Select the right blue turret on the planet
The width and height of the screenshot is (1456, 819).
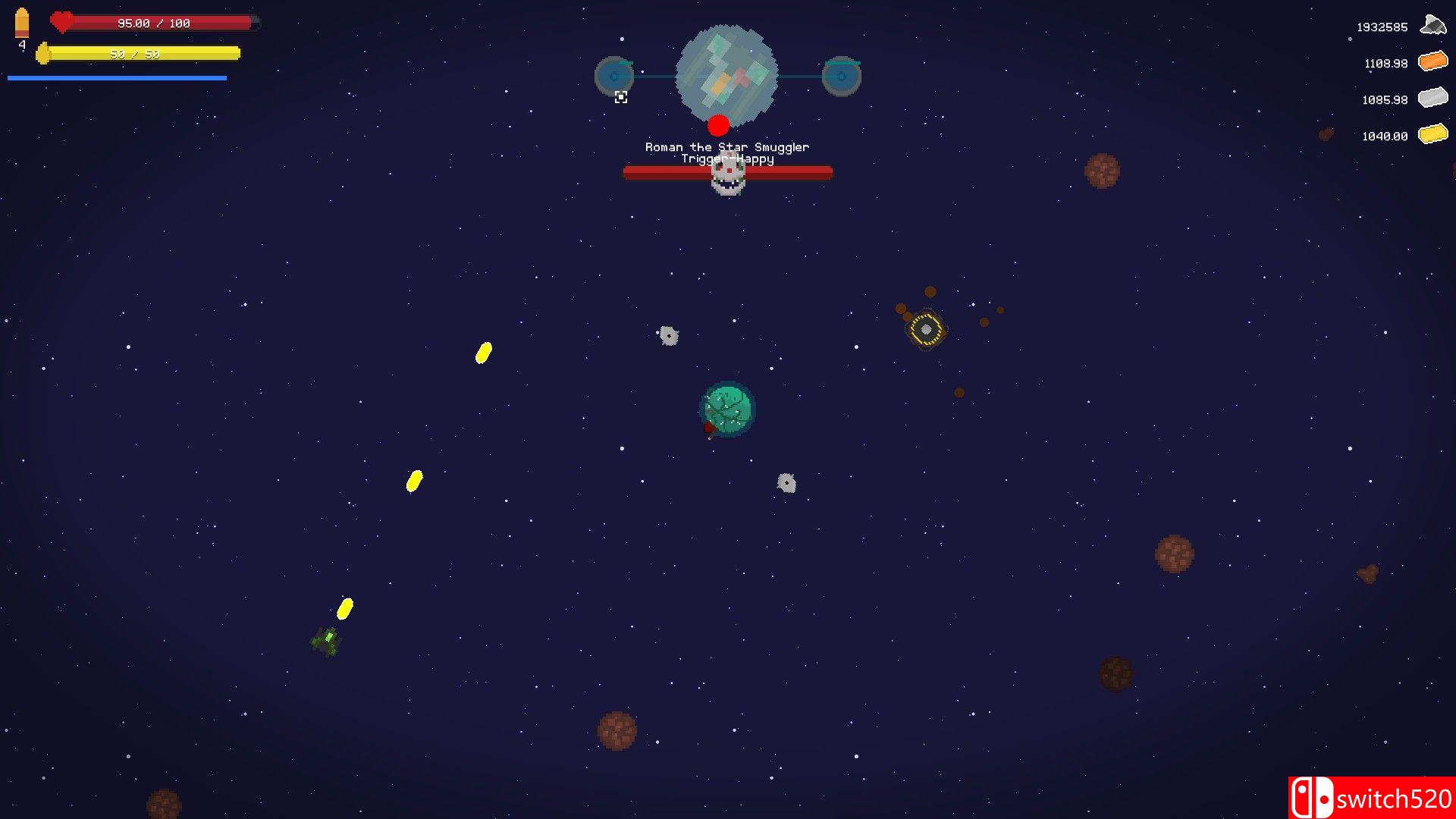pos(842,74)
